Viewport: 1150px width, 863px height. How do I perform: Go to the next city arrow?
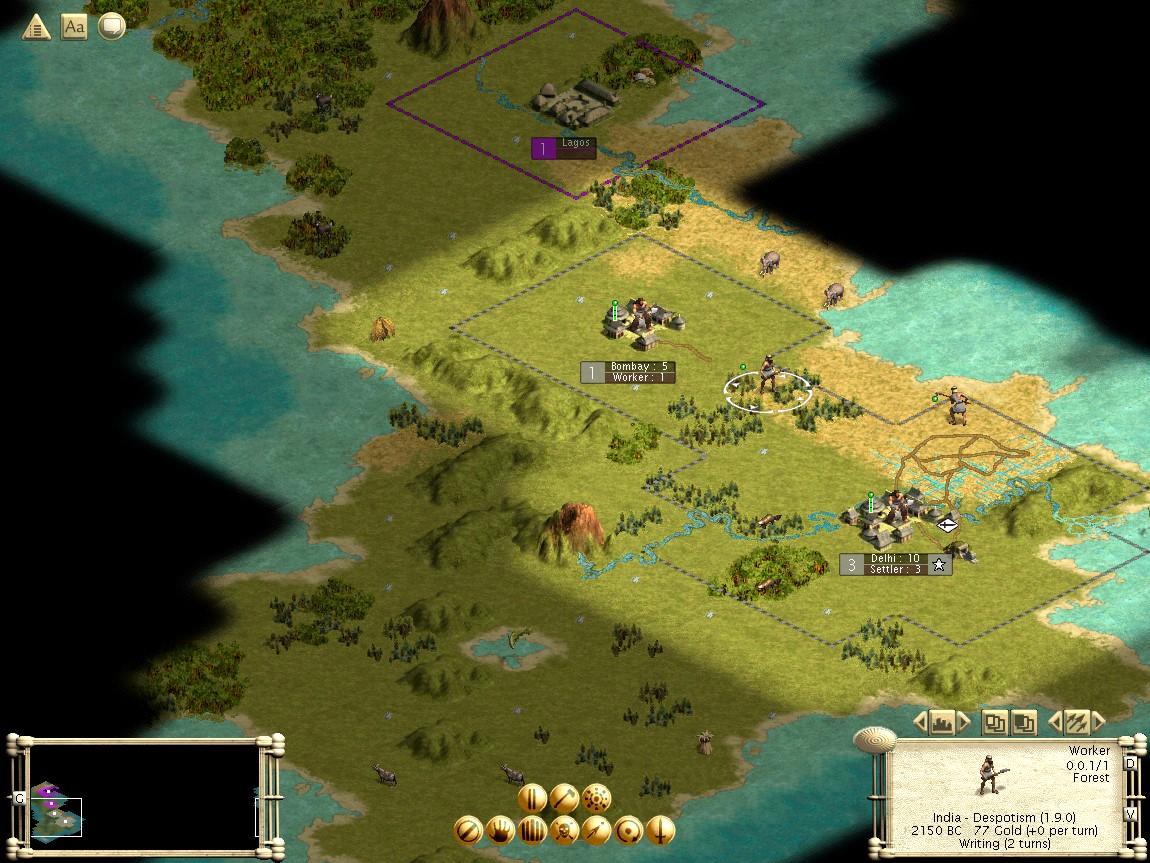tap(965, 722)
